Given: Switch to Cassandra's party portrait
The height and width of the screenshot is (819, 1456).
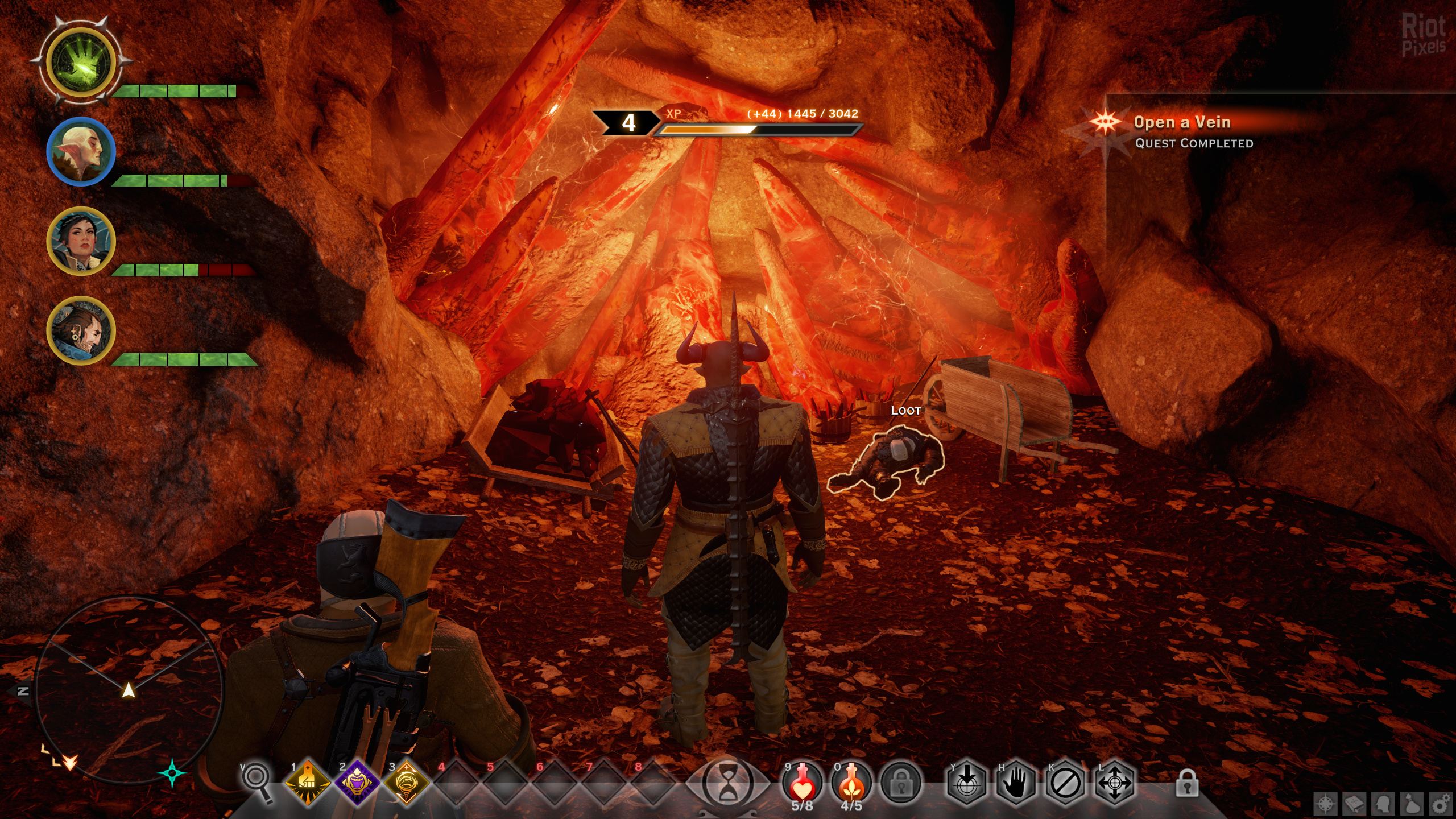Looking at the screenshot, I should [x=81, y=241].
